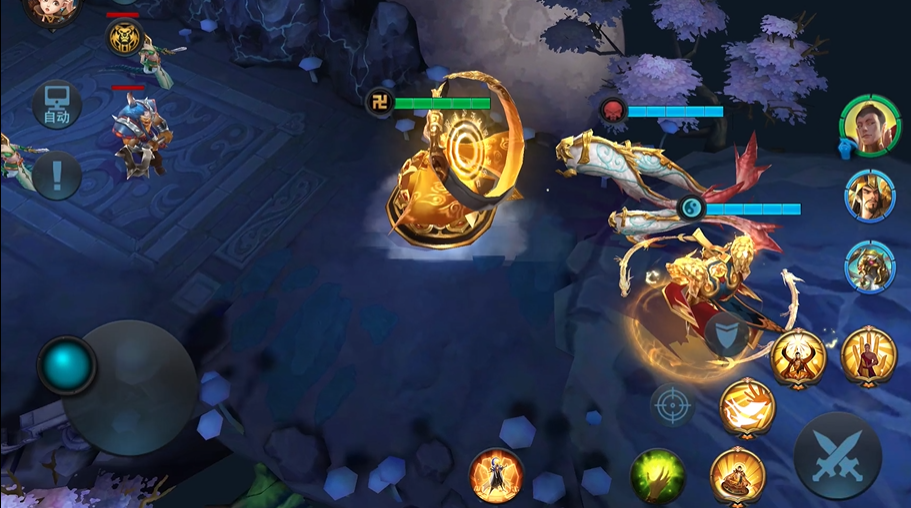Select the hero portrait with green ring
The image size is (911, 508).
point(865,123)
